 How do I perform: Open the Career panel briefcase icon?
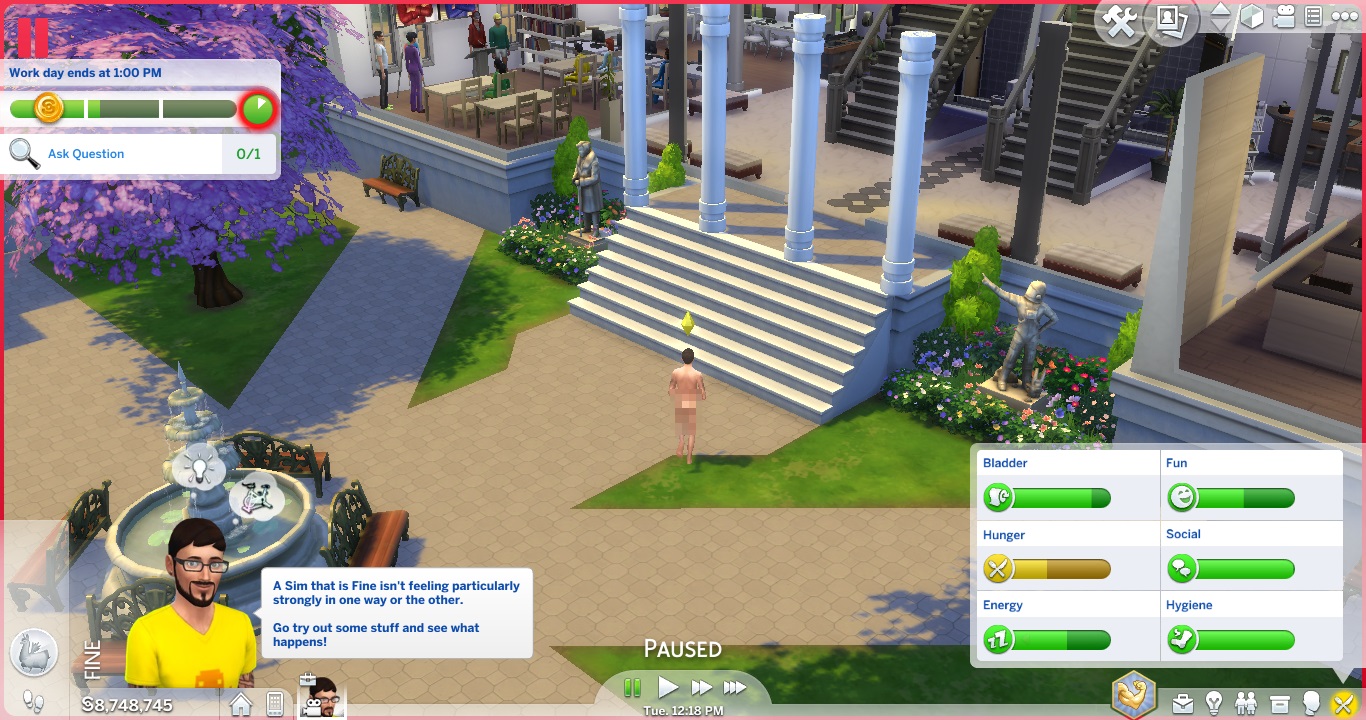coord(1183,703)
